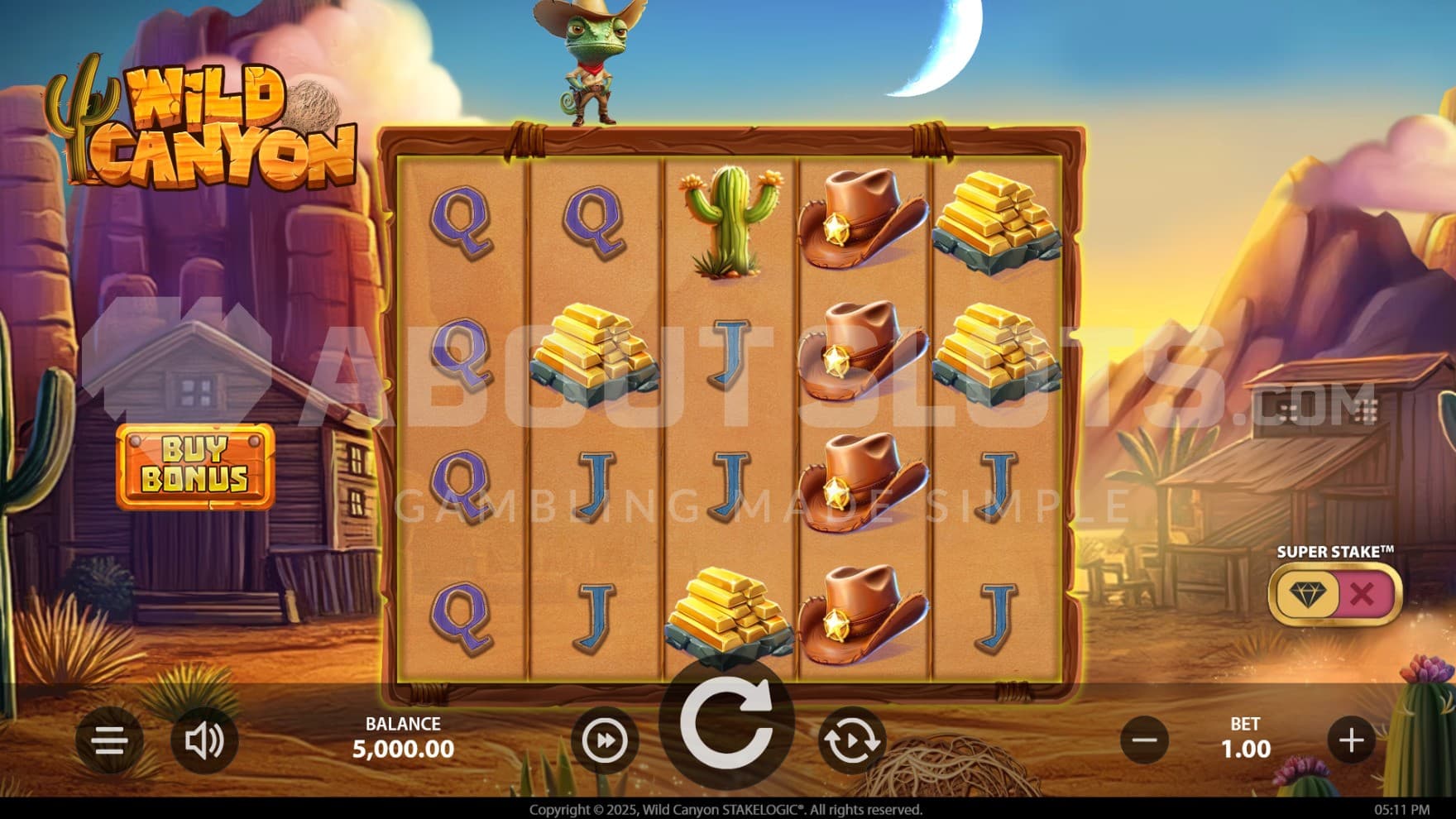
Task: Decrease the bet with the minus button
Action: pos(1145,740)
